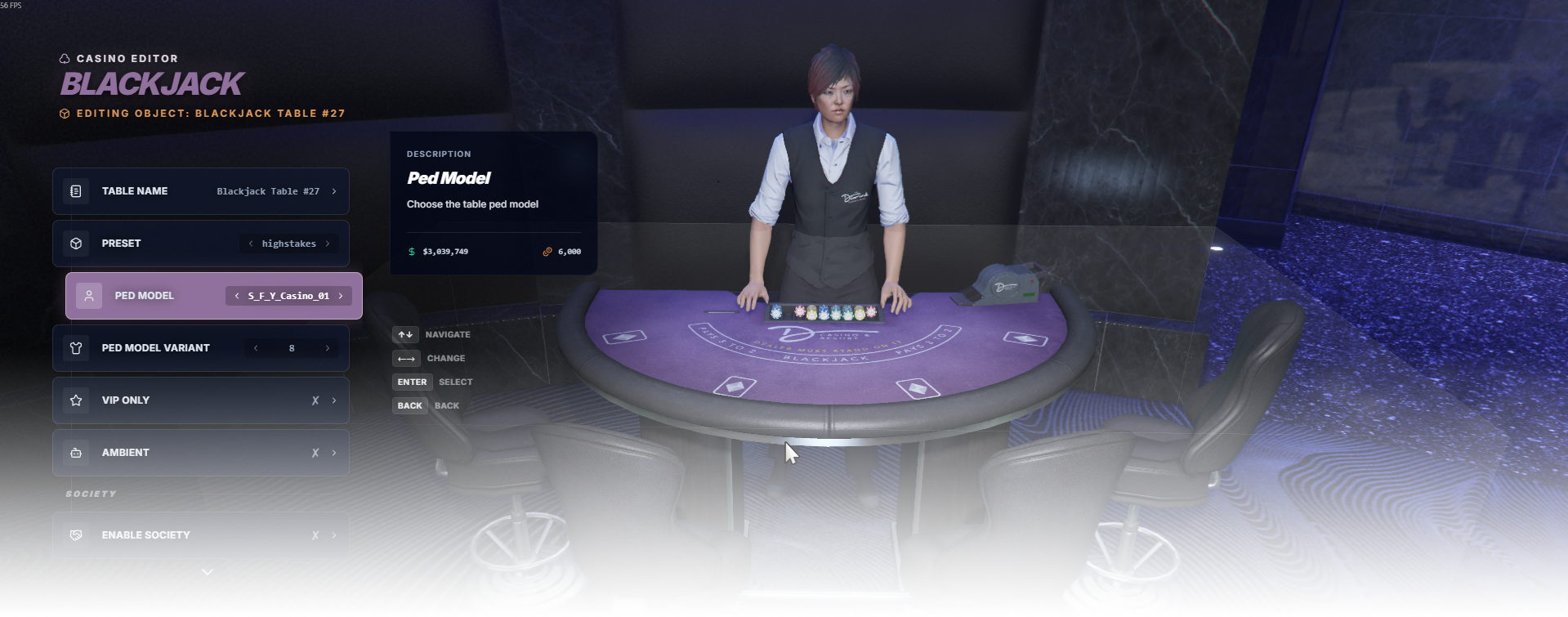The height and width of the screenshot is (617, 1568).
Task: Choose previous ped model with left arrow
Action: pyautogui.click(x=237, y=296)
